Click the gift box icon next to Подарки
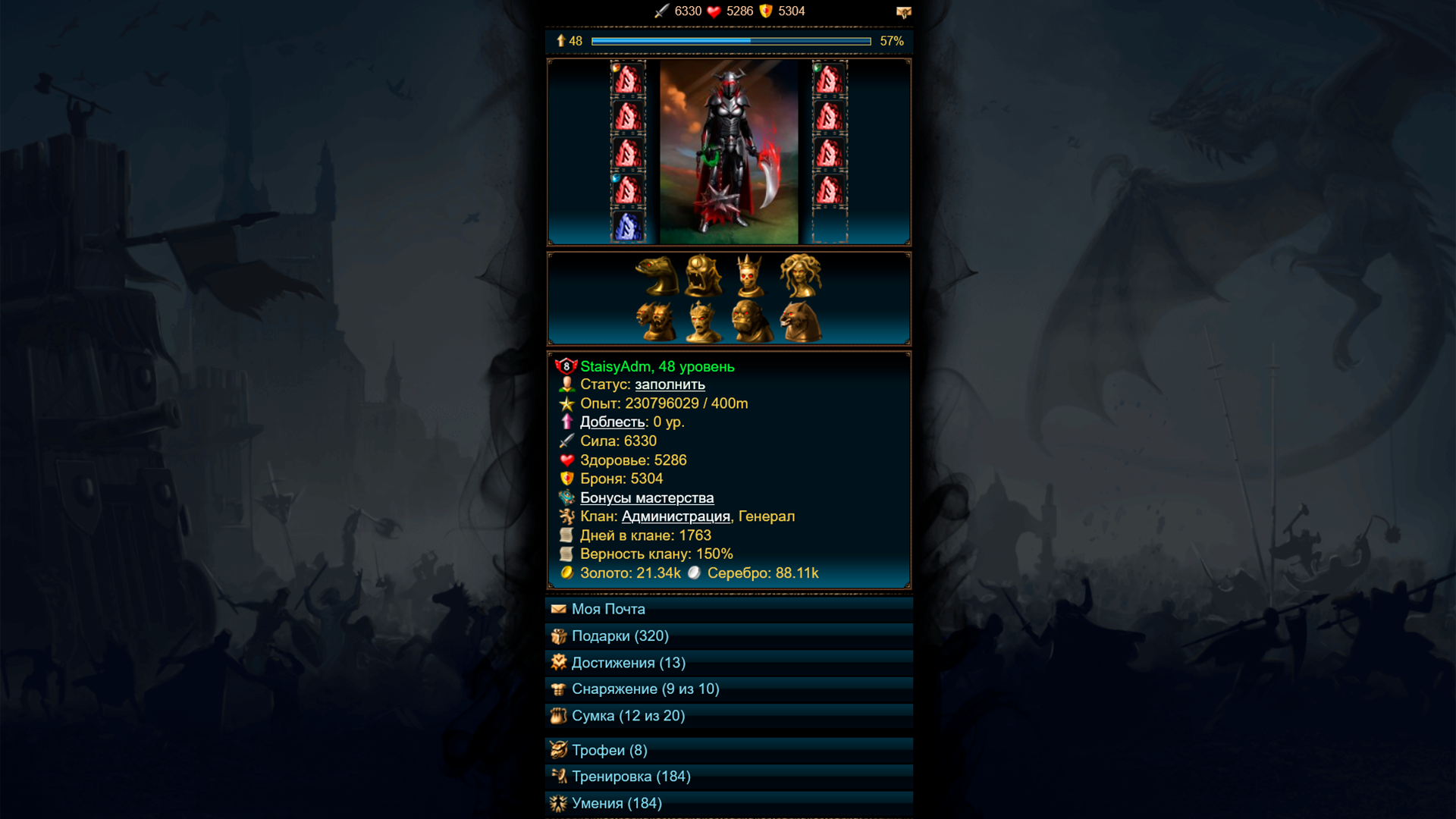This screenshot has width=1456, height=819. click(559, 636)
